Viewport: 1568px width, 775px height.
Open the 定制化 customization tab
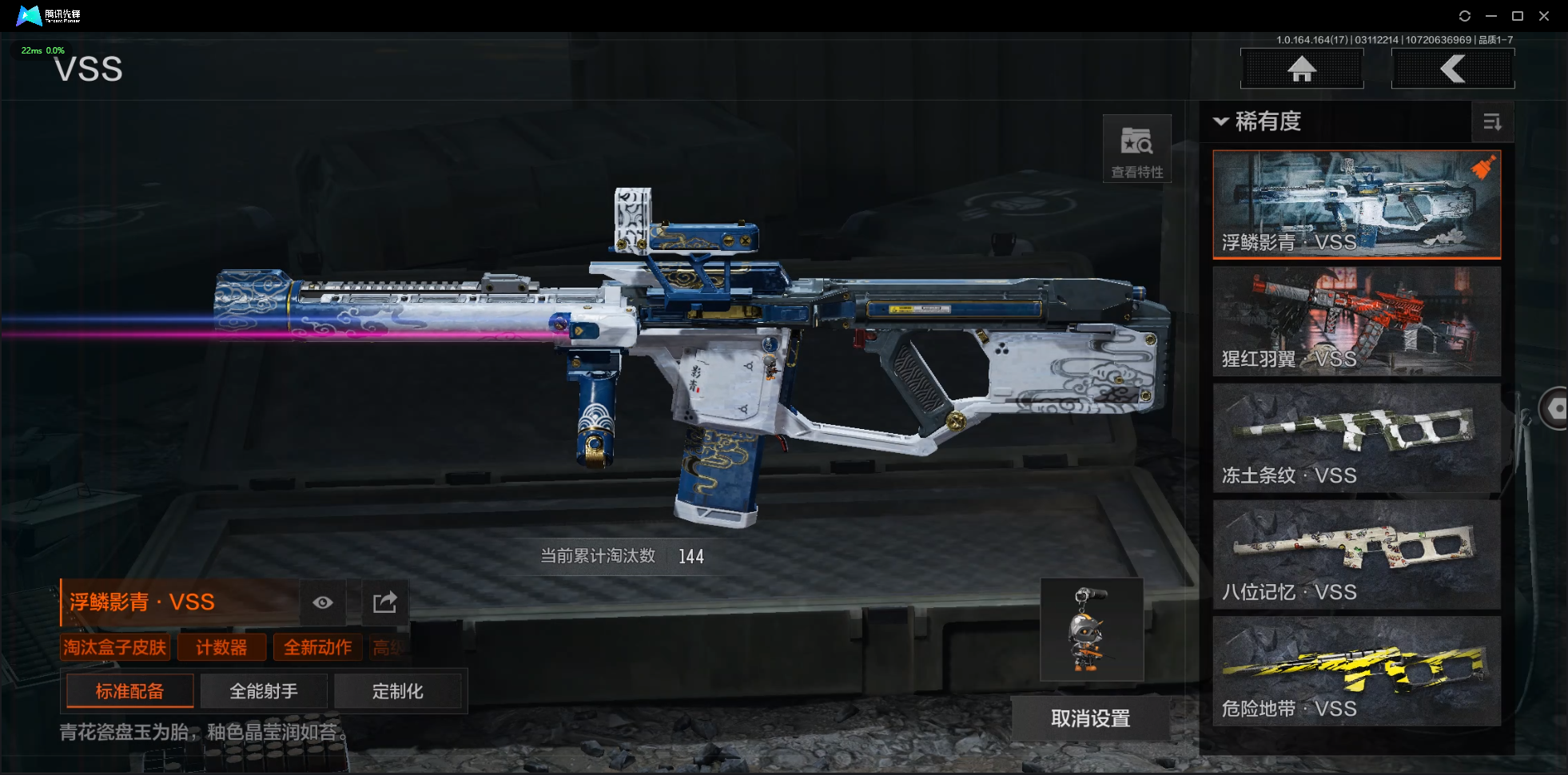[x=397, y=691]
